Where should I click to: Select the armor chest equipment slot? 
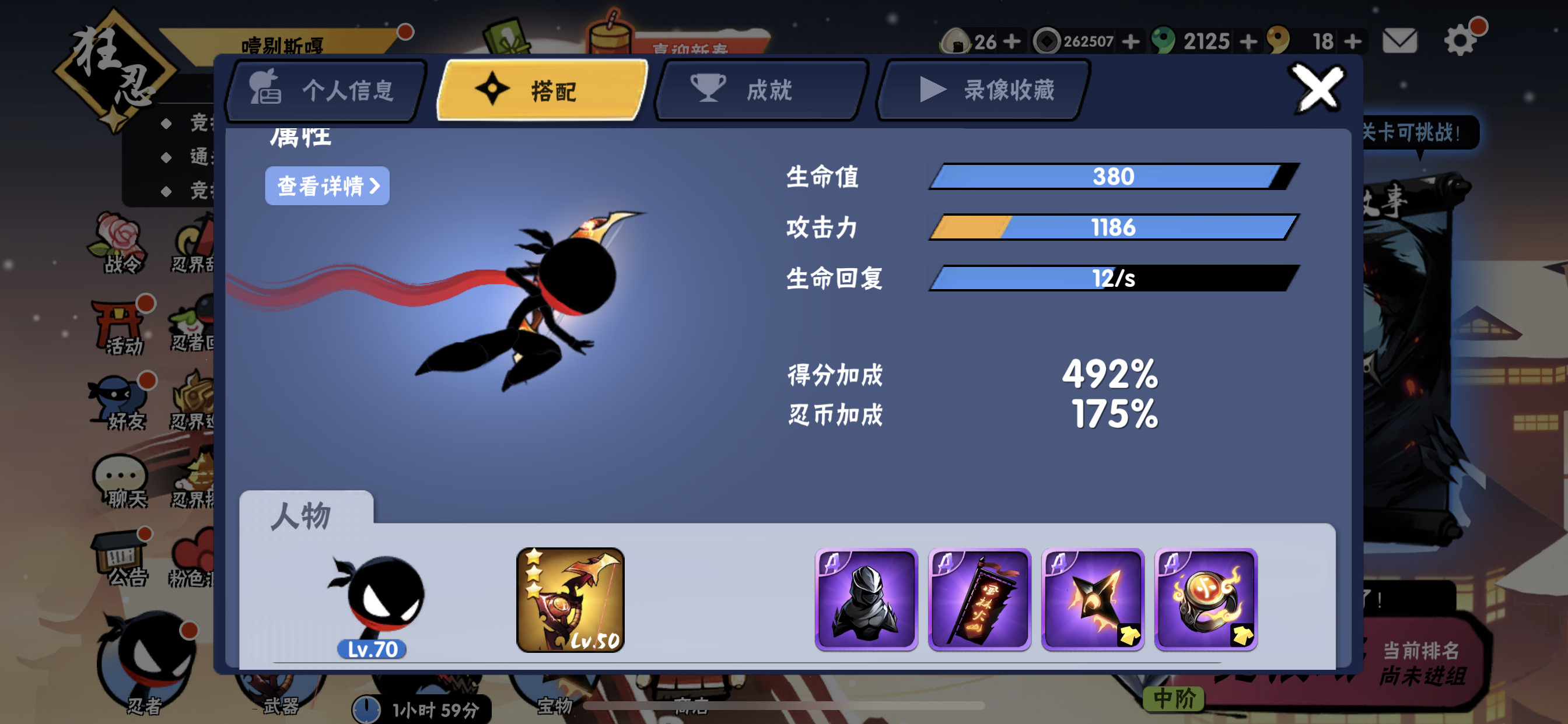click(867, 600)
